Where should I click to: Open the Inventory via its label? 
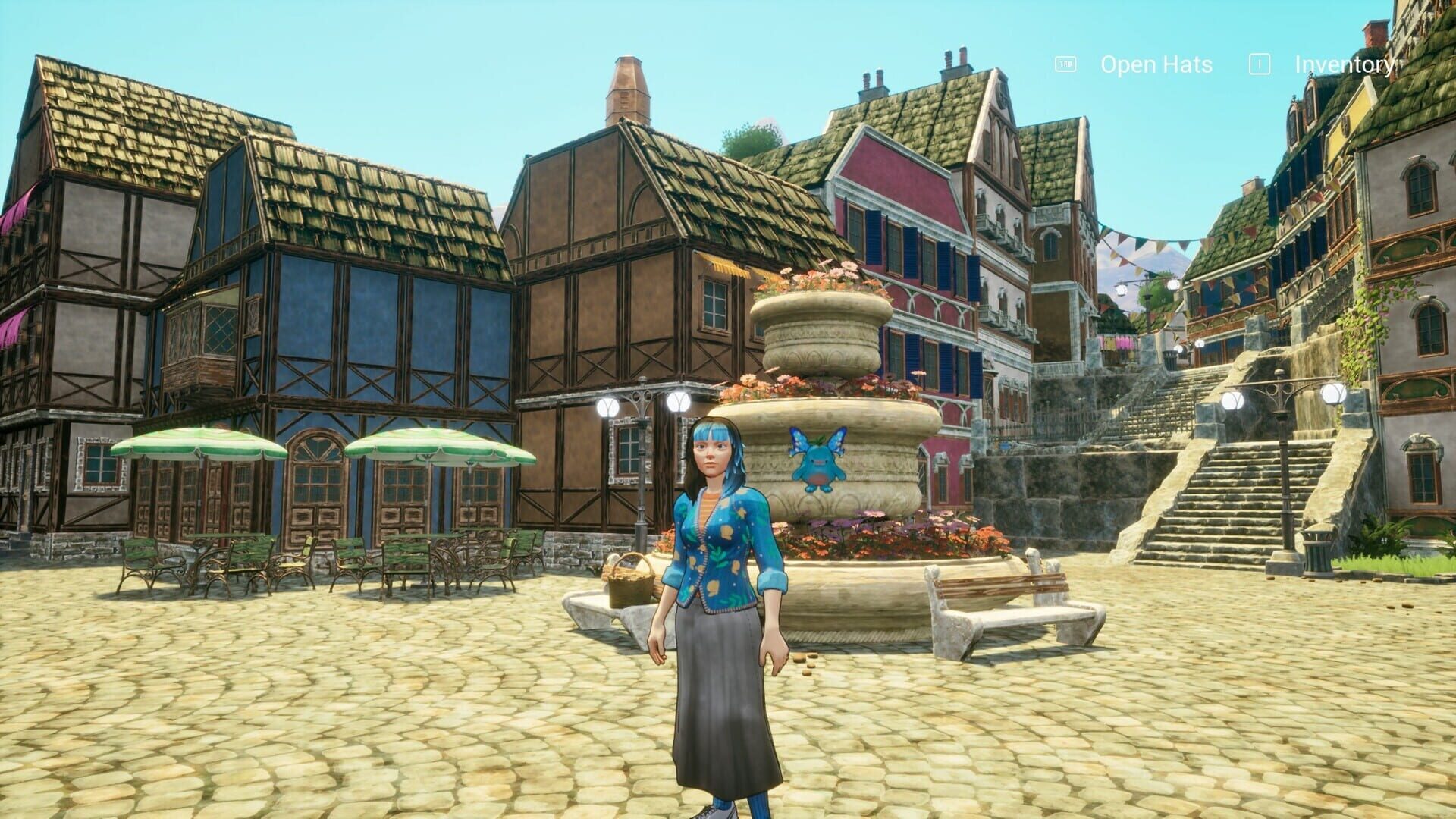[x=1344, y=66]
